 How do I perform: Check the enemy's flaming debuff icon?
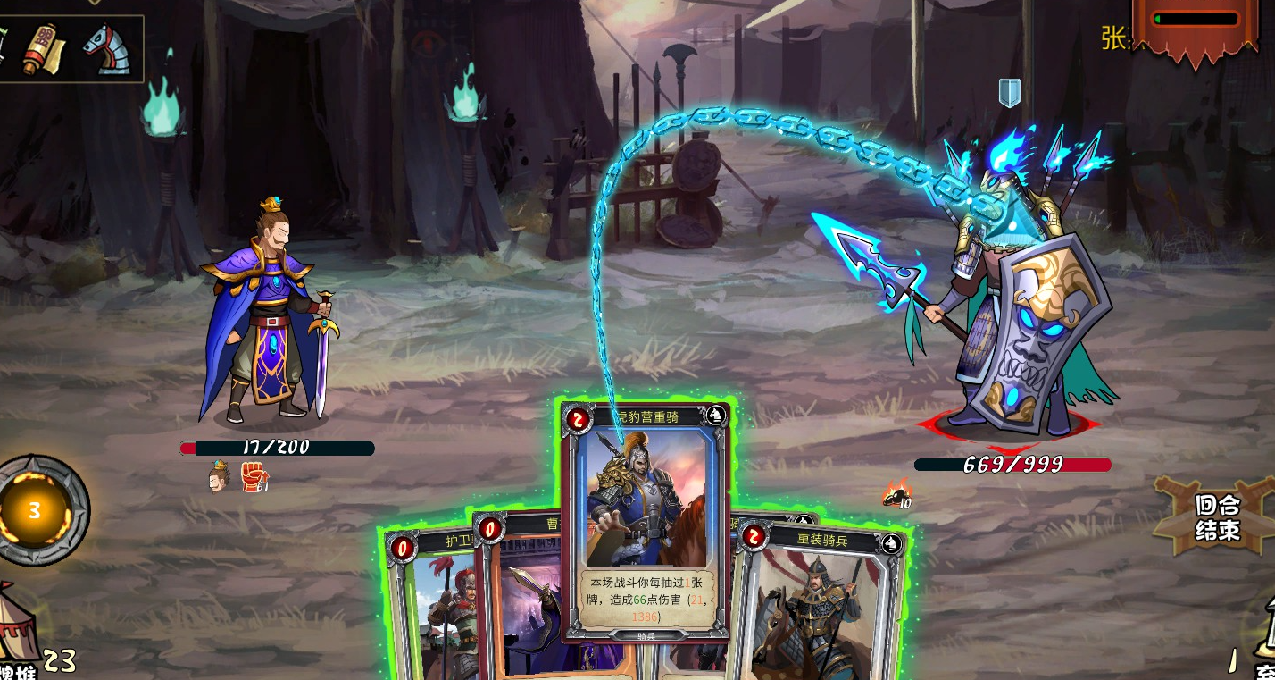pyautogui.click(x=896, y=493)
